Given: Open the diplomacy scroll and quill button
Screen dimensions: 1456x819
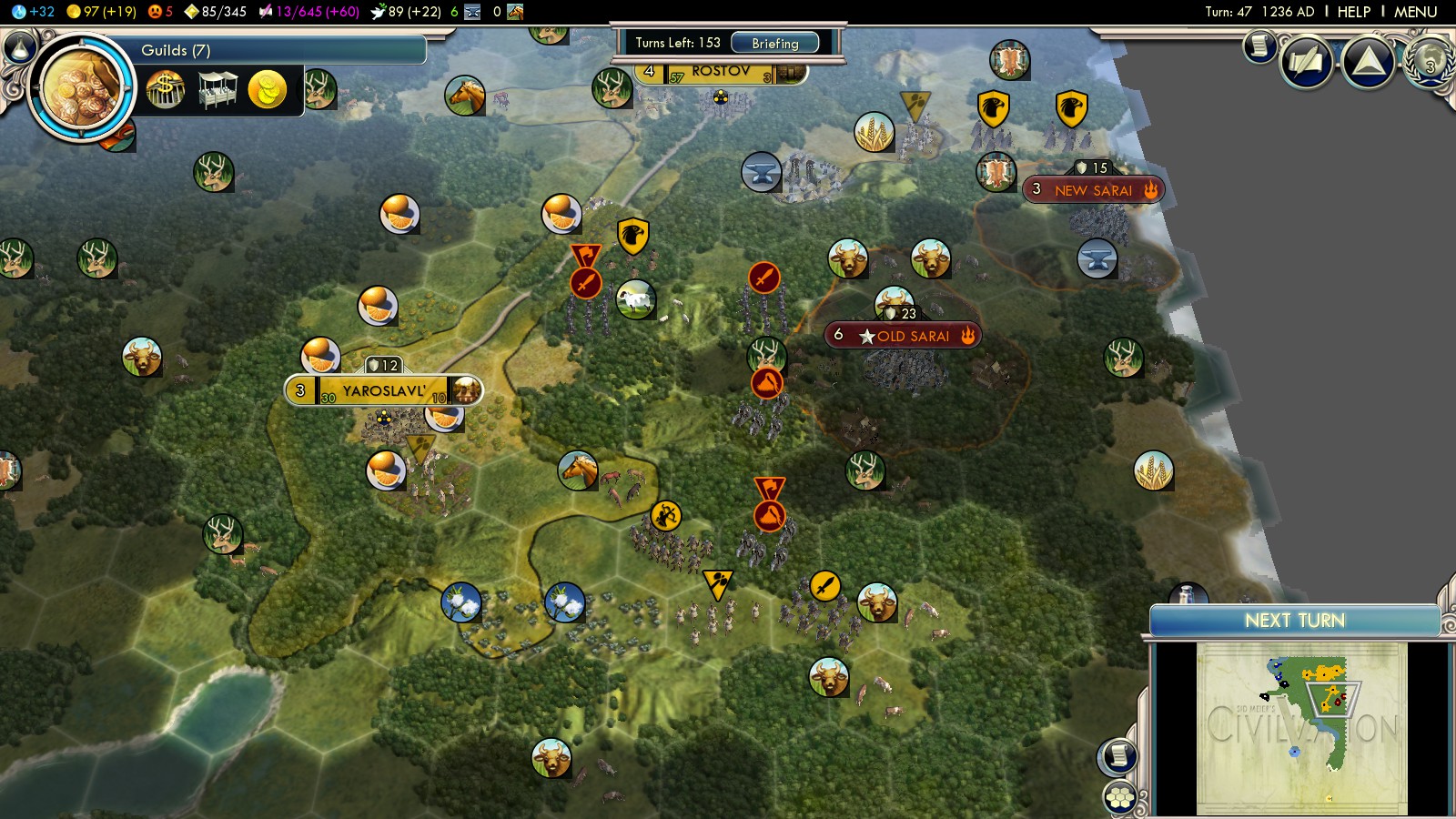Looking at the screenshot, I should (1308, 62).
